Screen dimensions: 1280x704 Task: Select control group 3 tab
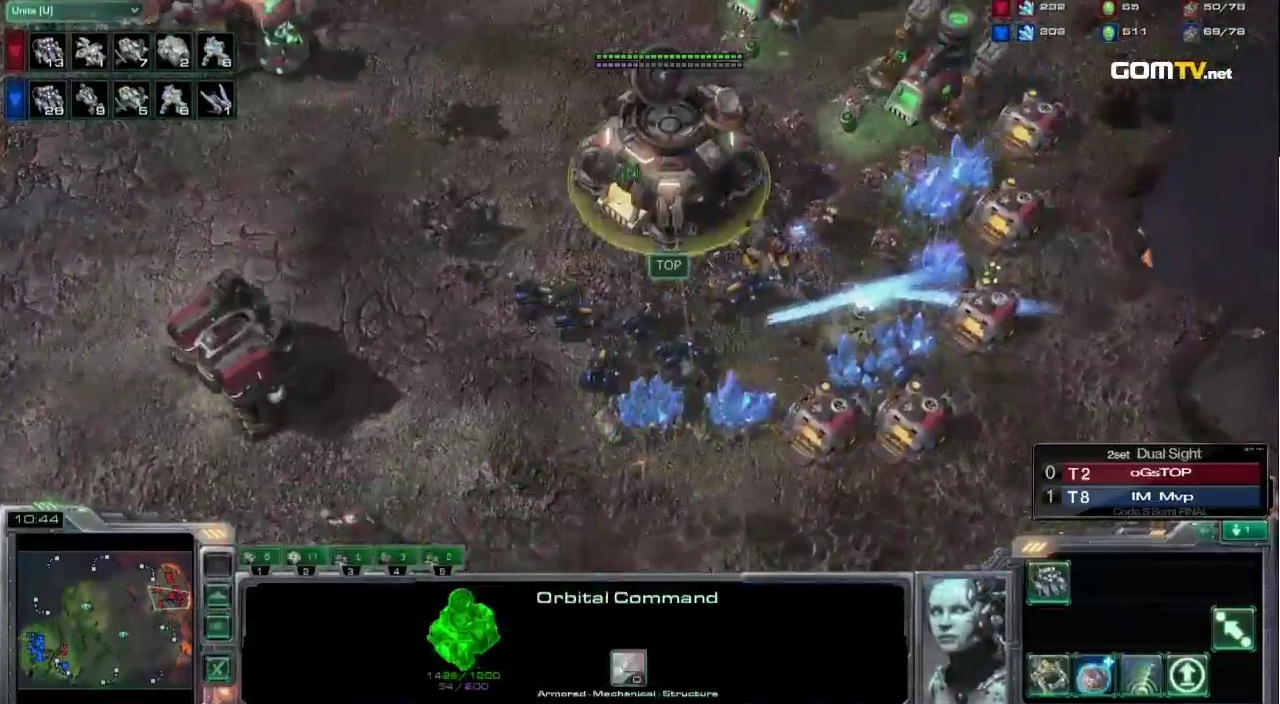(x=351, y=558)
